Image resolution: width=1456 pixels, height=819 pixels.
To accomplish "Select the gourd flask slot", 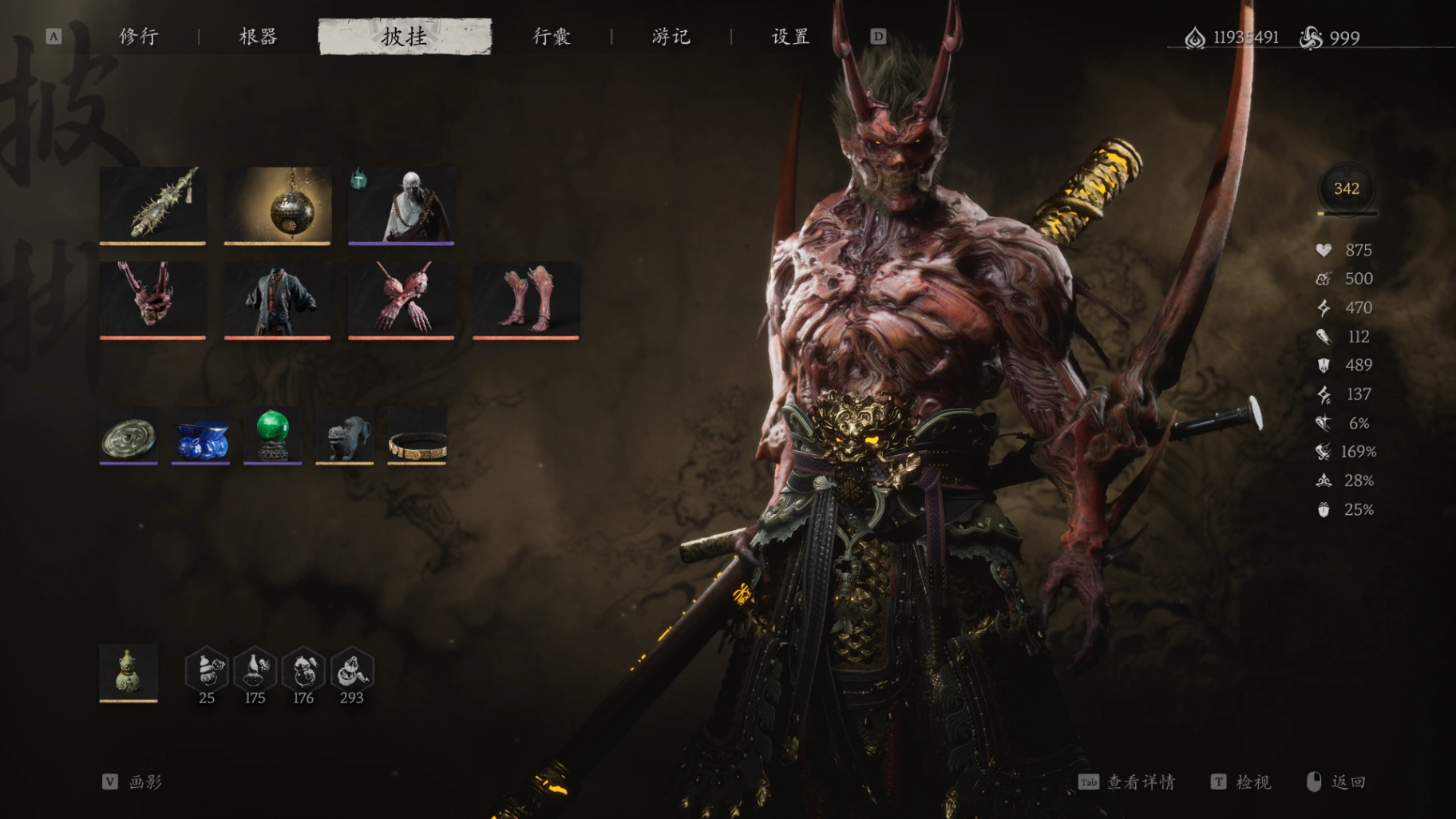I will coord(129,672).
